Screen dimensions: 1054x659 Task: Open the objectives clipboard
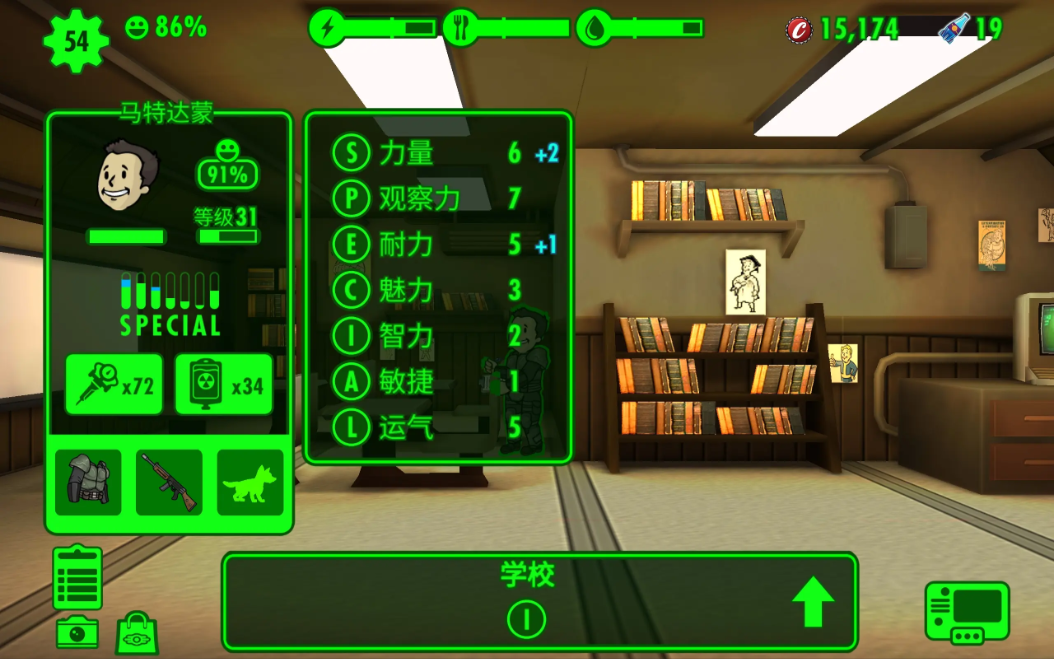coord(78,577)
